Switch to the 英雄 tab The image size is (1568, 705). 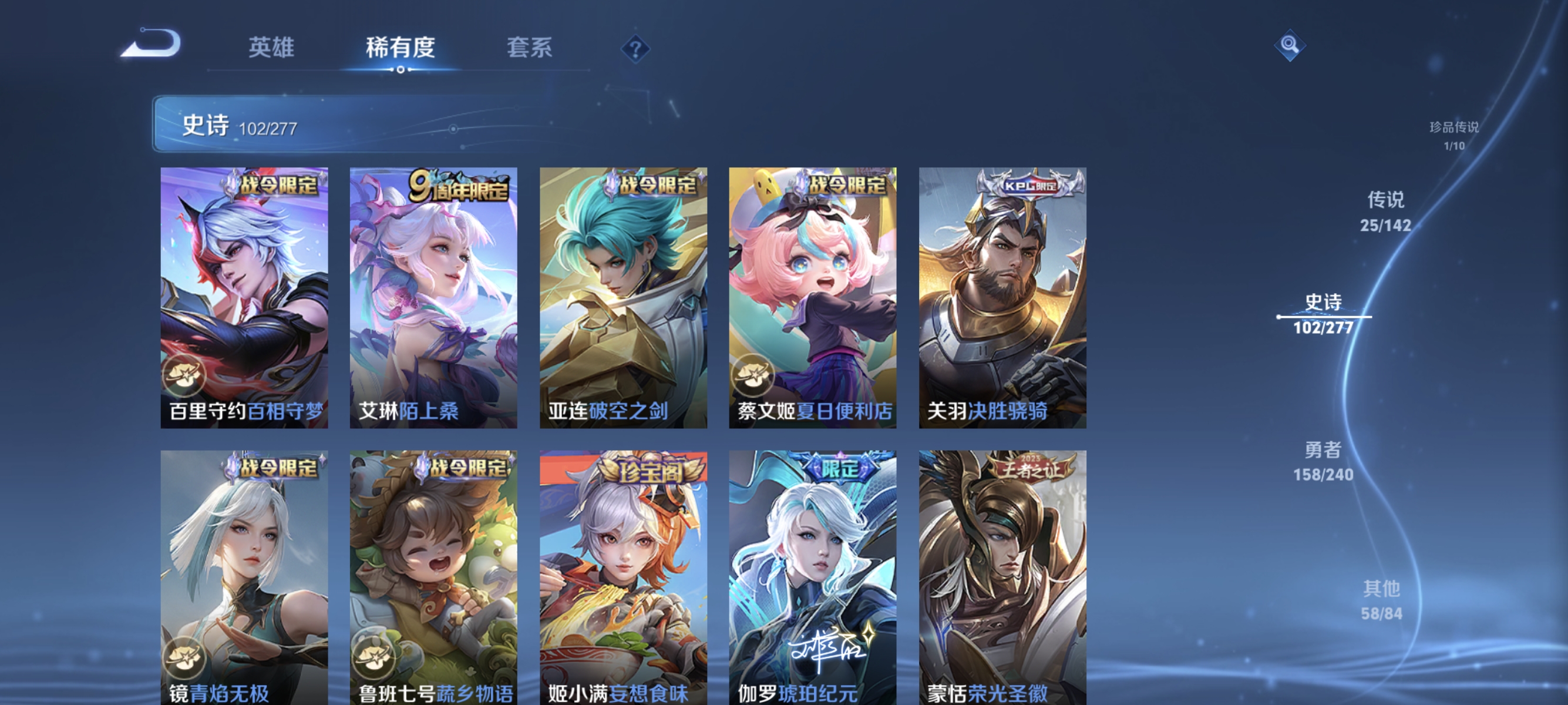pyautogui.click(x=271, y=48)
